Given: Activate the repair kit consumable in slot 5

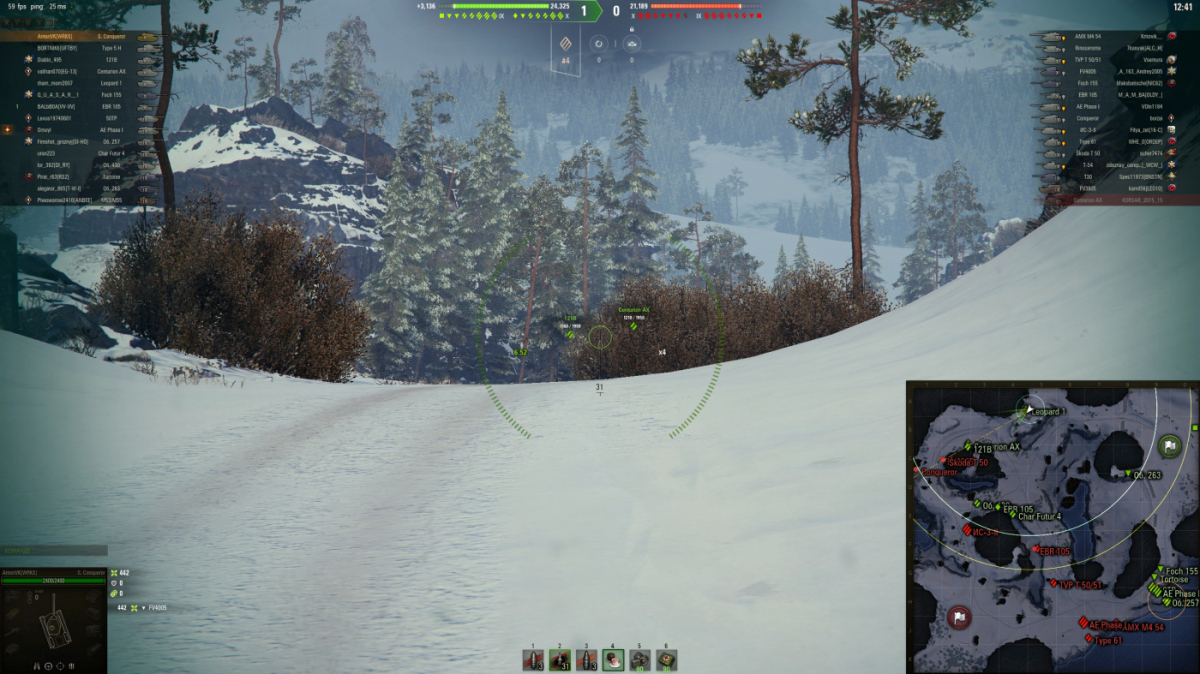Looking at the screenshot, I should tap(640, 660).
